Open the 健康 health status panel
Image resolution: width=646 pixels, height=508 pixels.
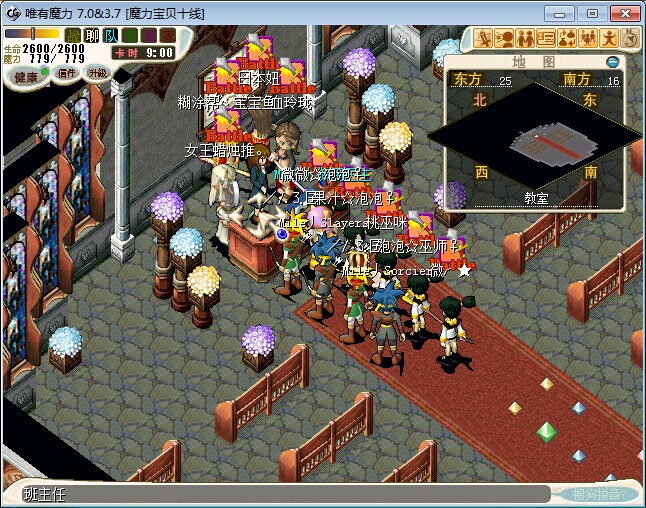[x=26, y=76]
